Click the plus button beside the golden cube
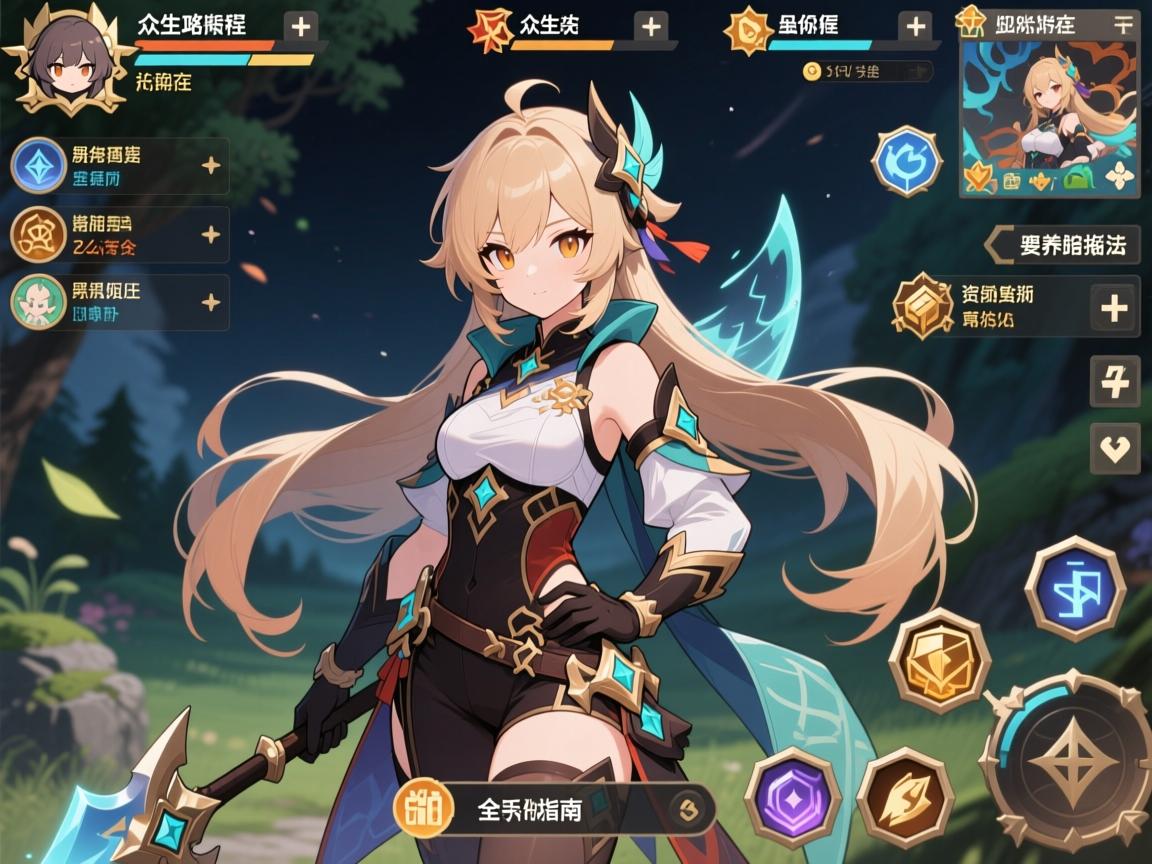 (1114, 307)
